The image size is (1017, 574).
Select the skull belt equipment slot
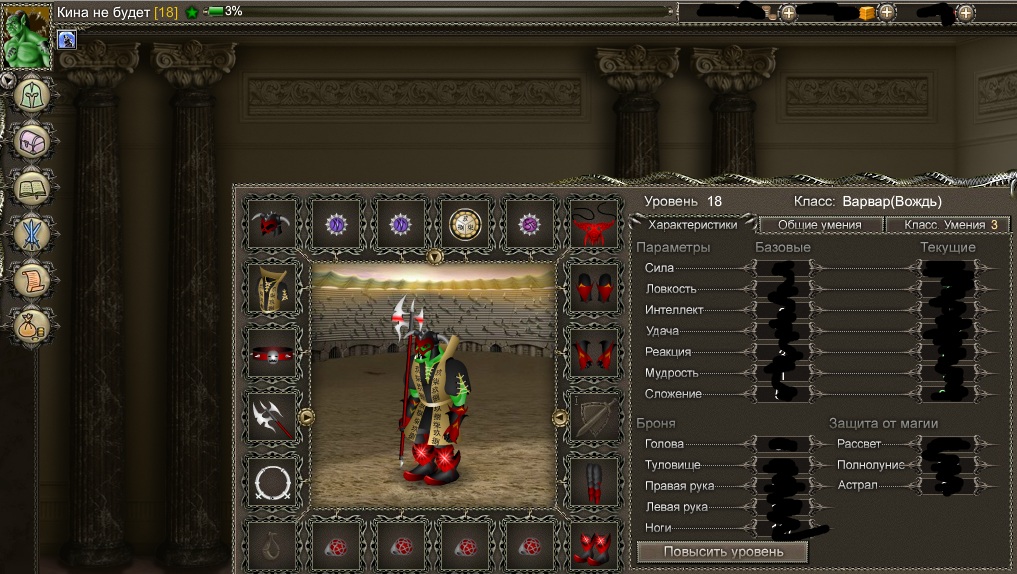coord(273,353)
